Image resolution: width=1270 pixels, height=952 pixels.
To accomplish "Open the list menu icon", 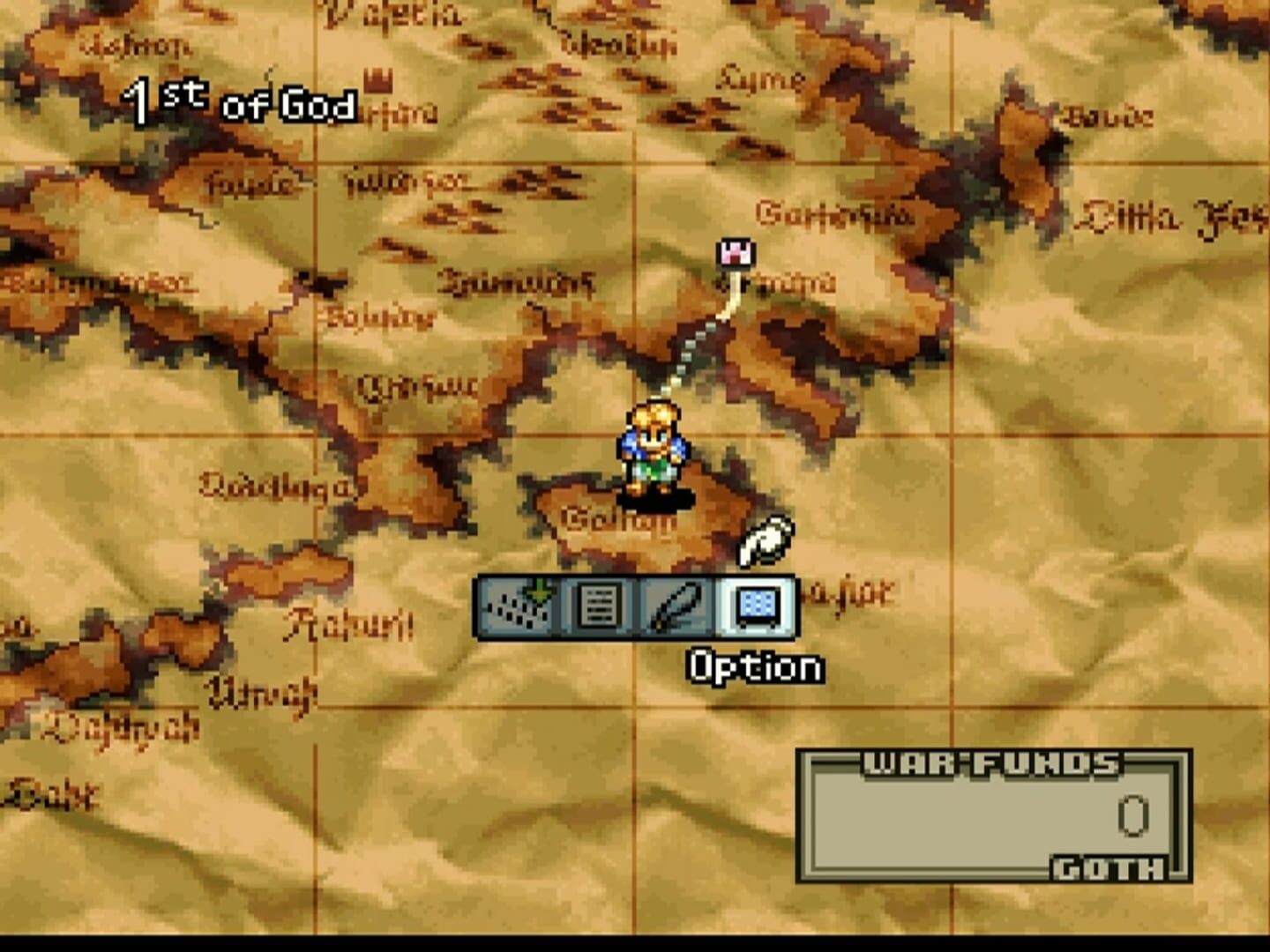I will point(596,607).
